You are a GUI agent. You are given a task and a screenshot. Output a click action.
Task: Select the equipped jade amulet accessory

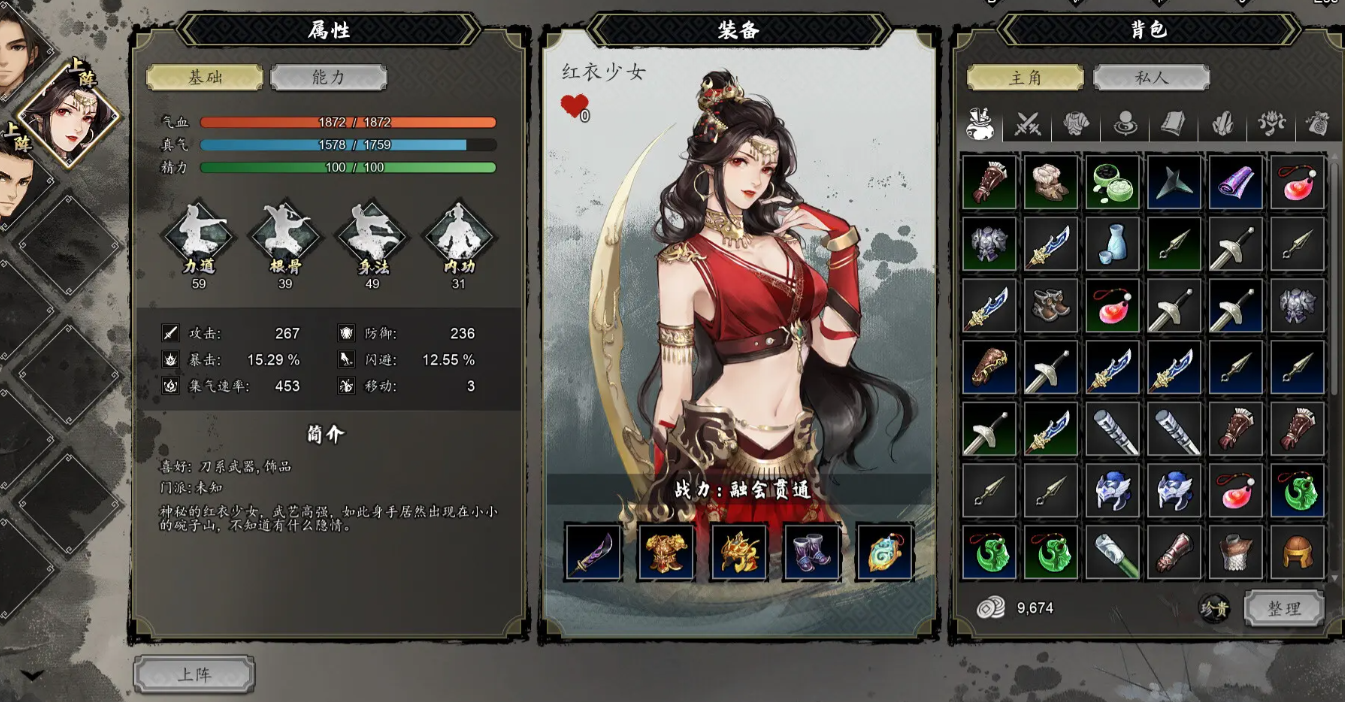(x=885, y=552)
